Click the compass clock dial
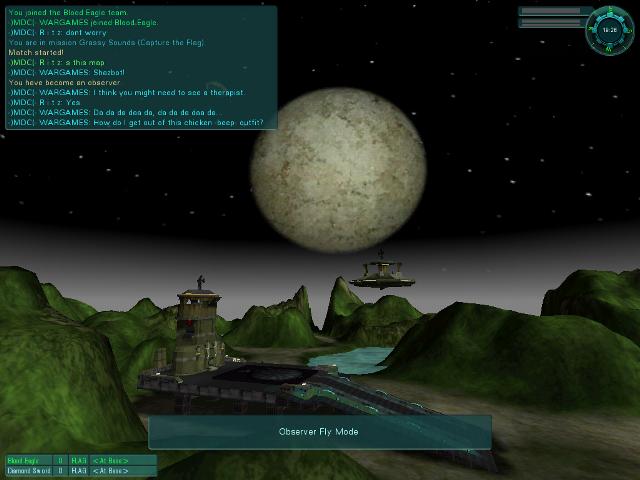This screenshot has height=480, width=640. click(607, 30)
